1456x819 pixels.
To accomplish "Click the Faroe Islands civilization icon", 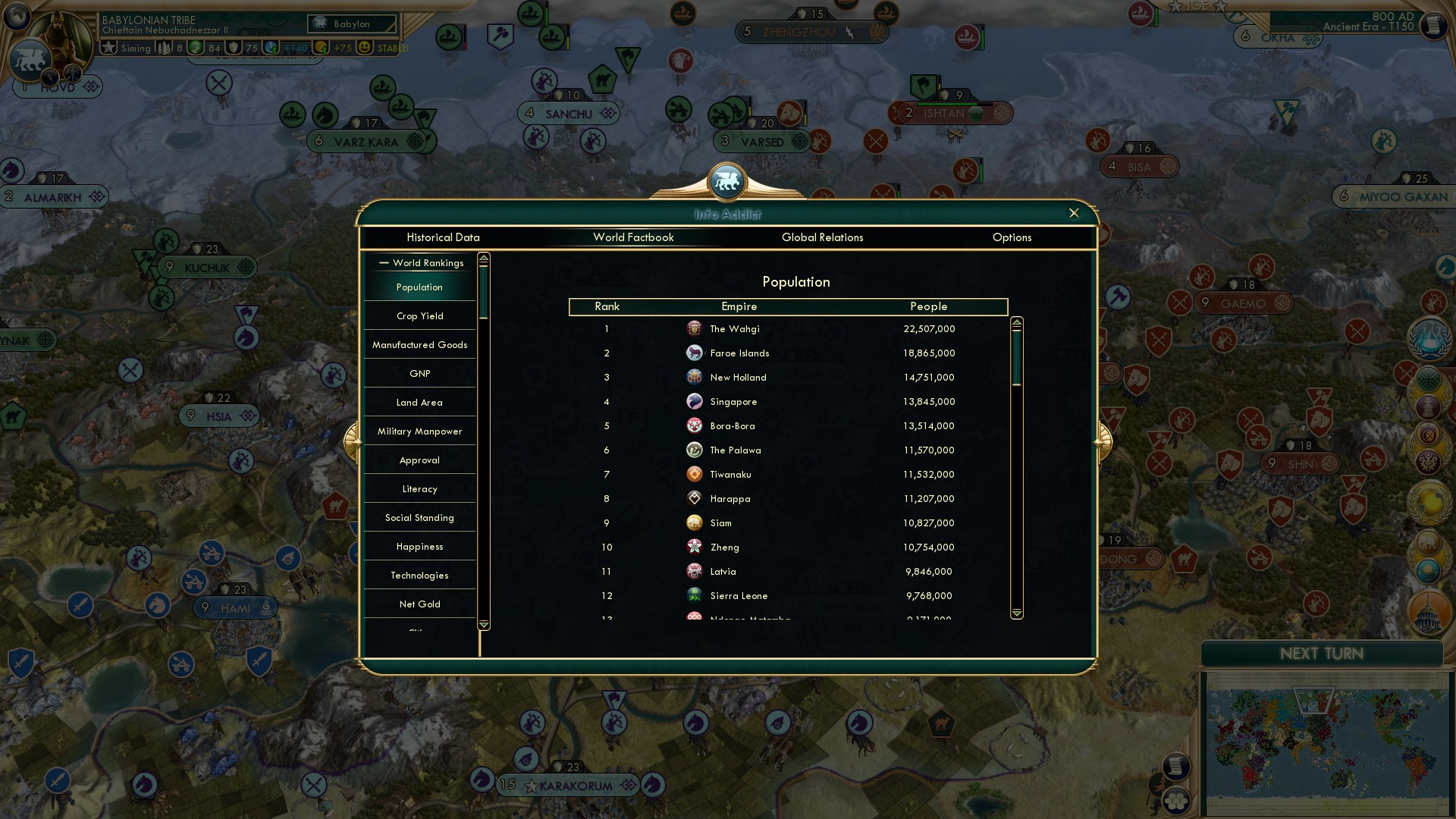I will [x=695, y=353].
